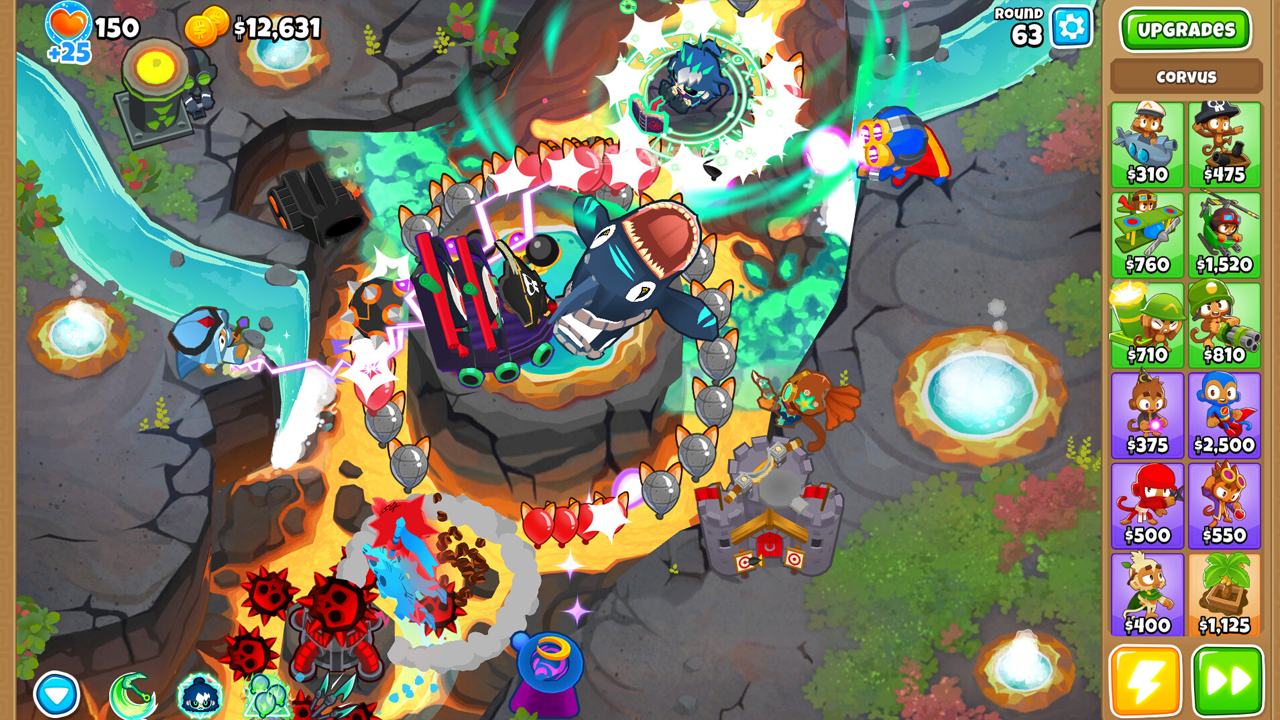
Task: Choose the $475 Monkey Buccaneer pirate tower
Action: 1224,144
